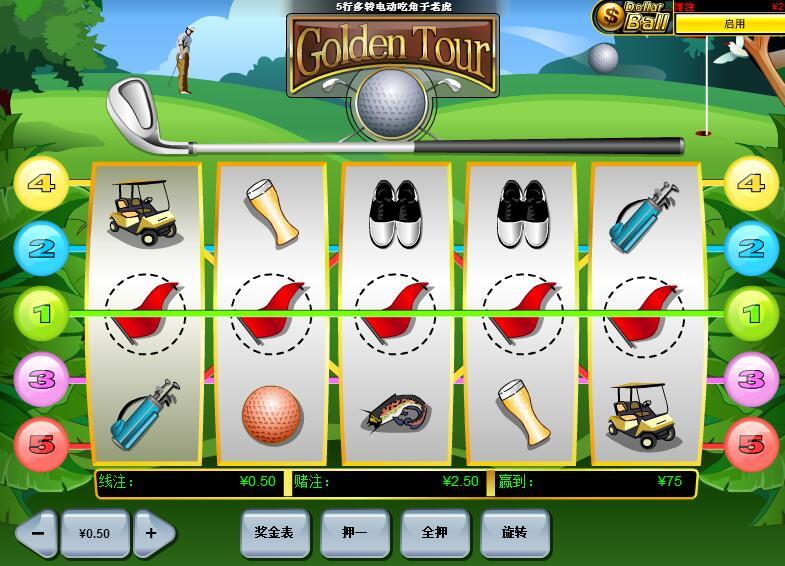
Task: Decrease the line bet with the minus button
Action: click(x=37, y=533)
